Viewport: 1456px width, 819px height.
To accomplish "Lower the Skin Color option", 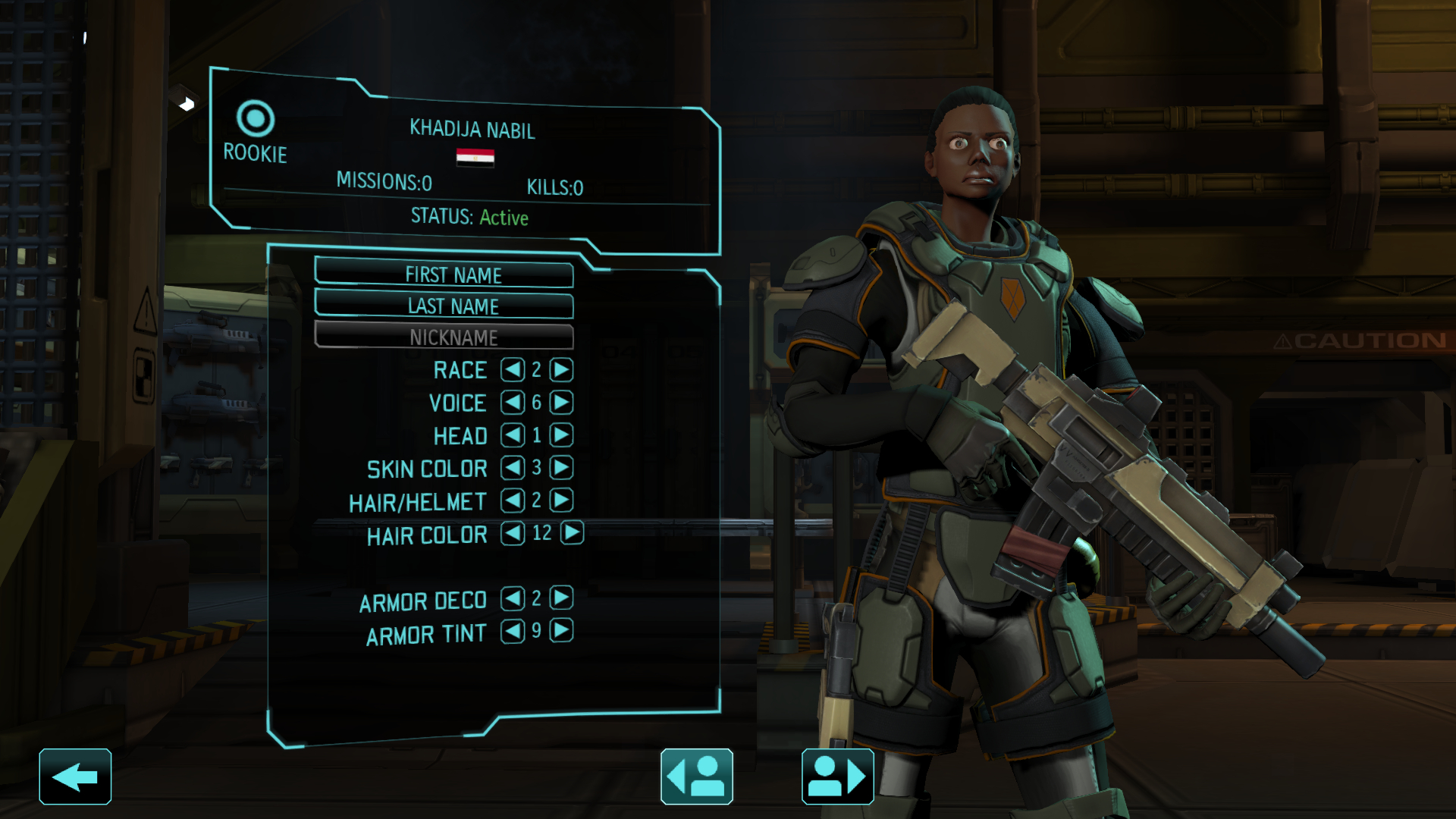I will tap(513, 468).
